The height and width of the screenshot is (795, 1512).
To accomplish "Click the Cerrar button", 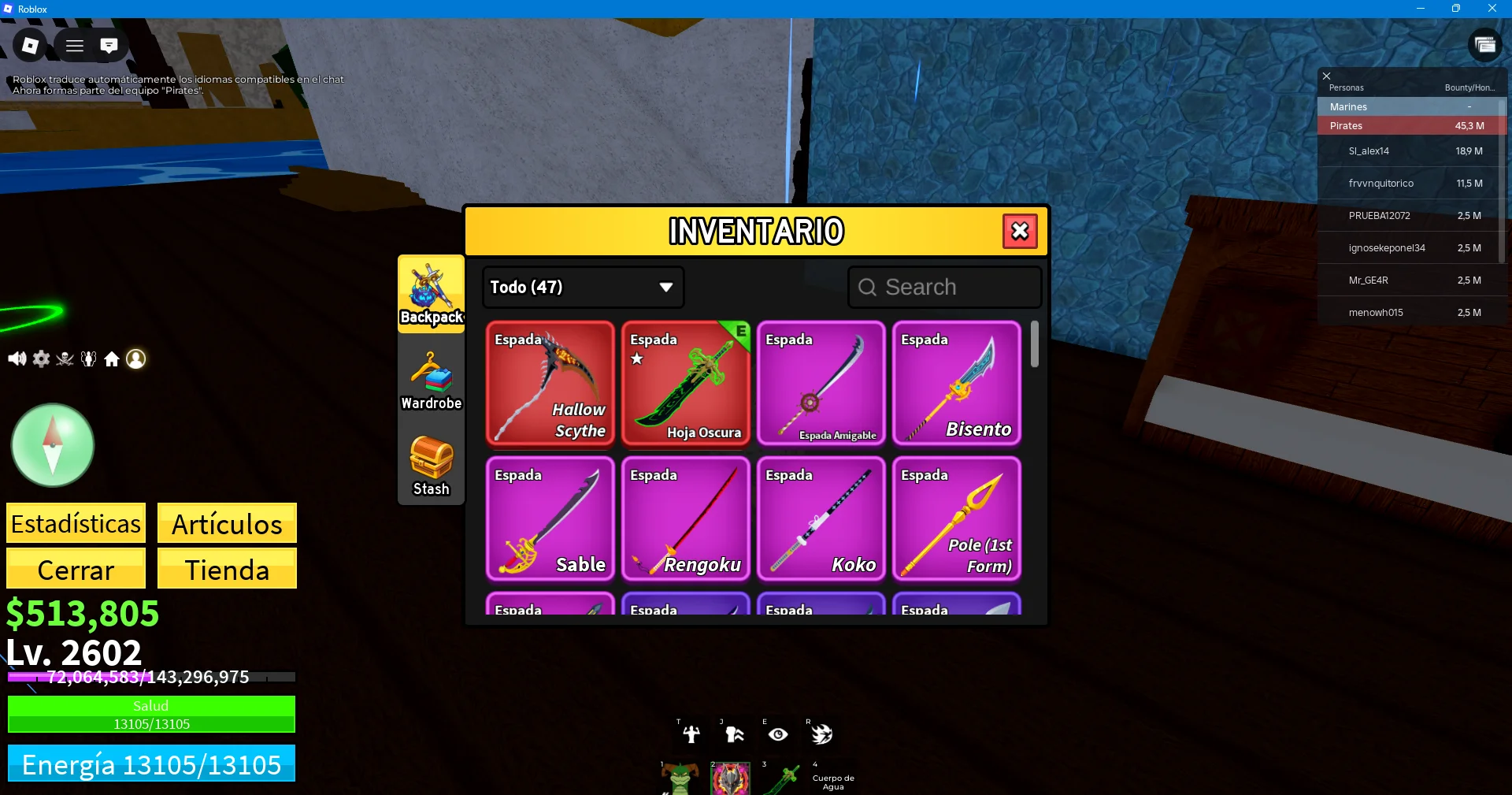I will click(x=76, y=569).
